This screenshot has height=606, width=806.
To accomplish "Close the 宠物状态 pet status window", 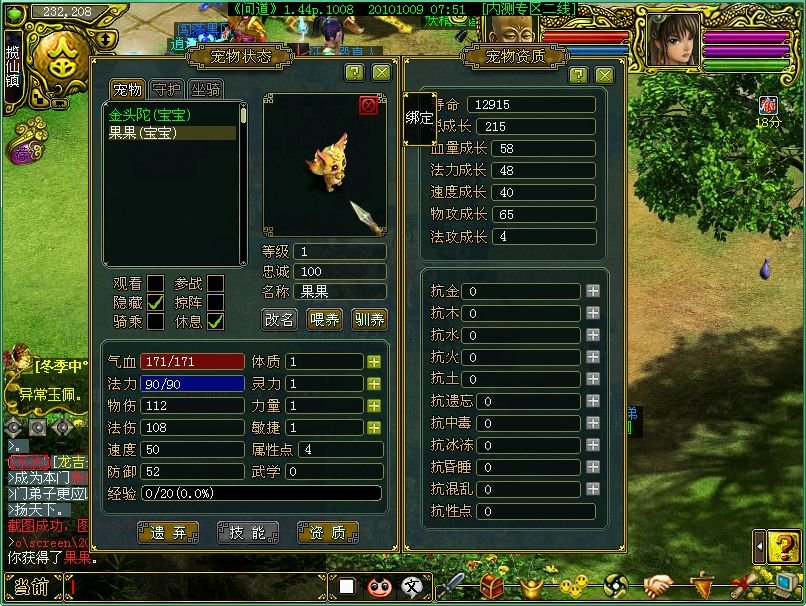I will pyautogui.click(x=381, y=72).
